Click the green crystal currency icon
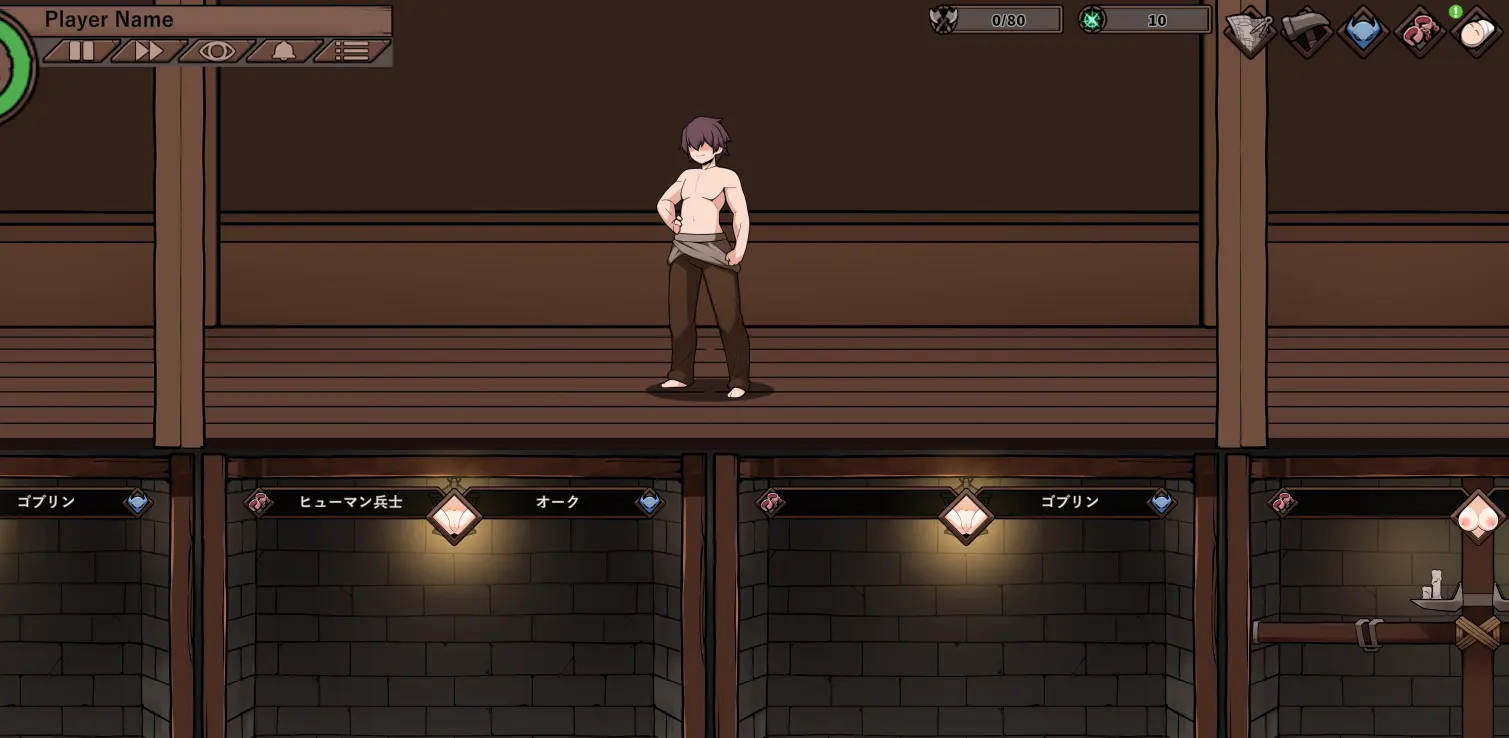This screenshot has height=738, width=1509. point(1094,20)
